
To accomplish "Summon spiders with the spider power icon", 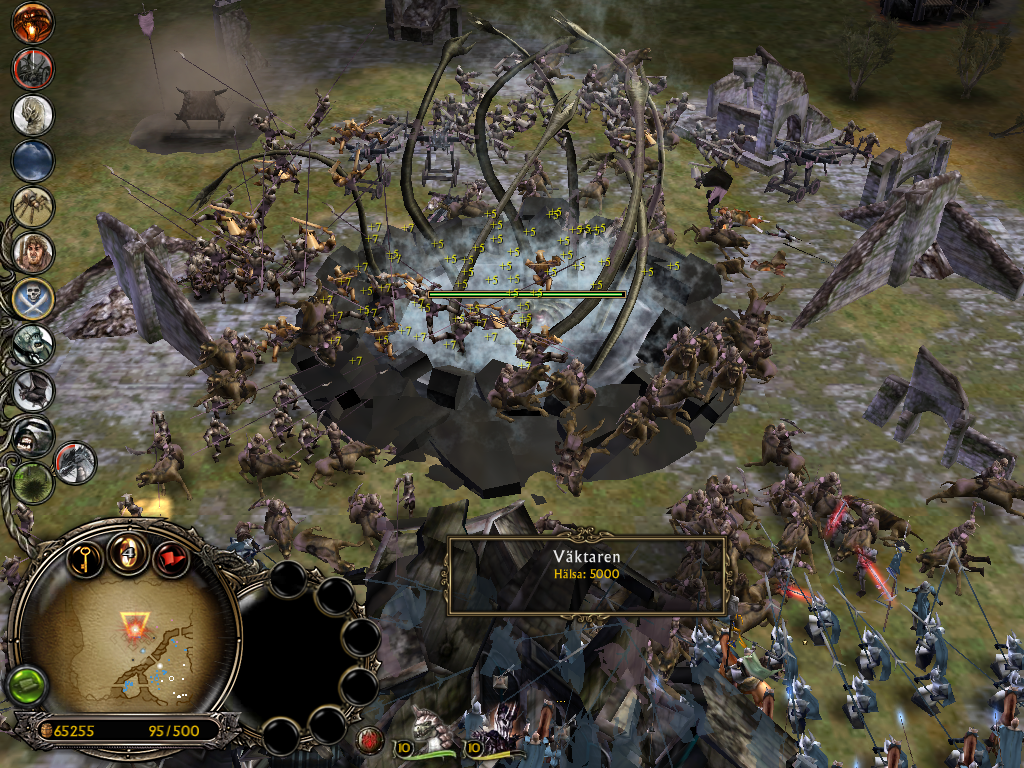I will (33, 207).
